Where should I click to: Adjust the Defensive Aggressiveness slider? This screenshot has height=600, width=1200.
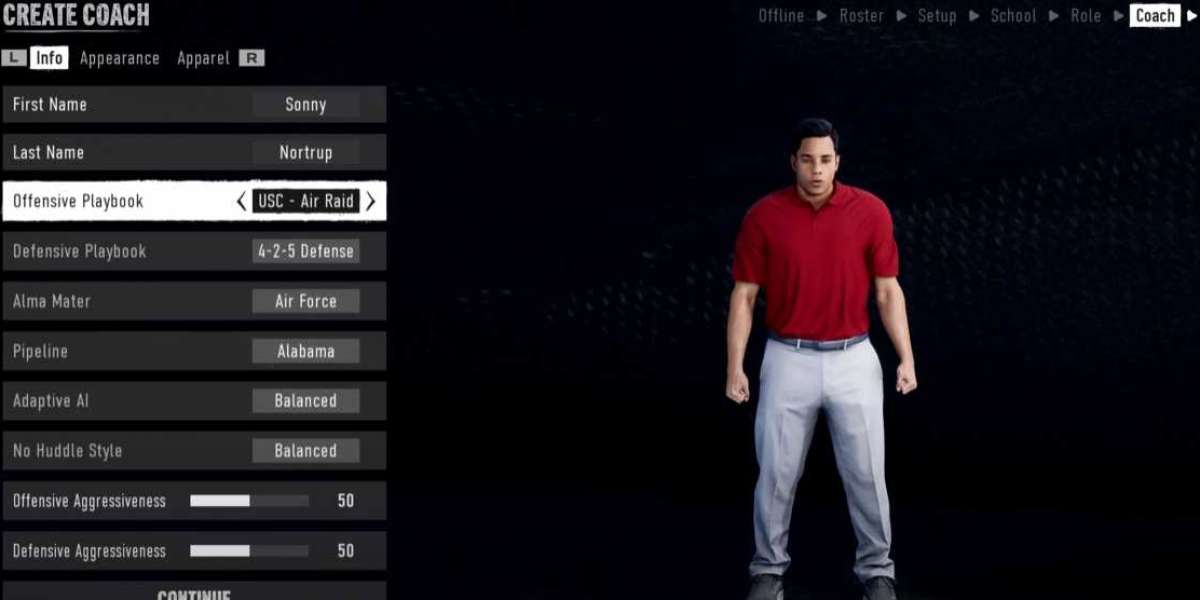[x=249, y=551]
